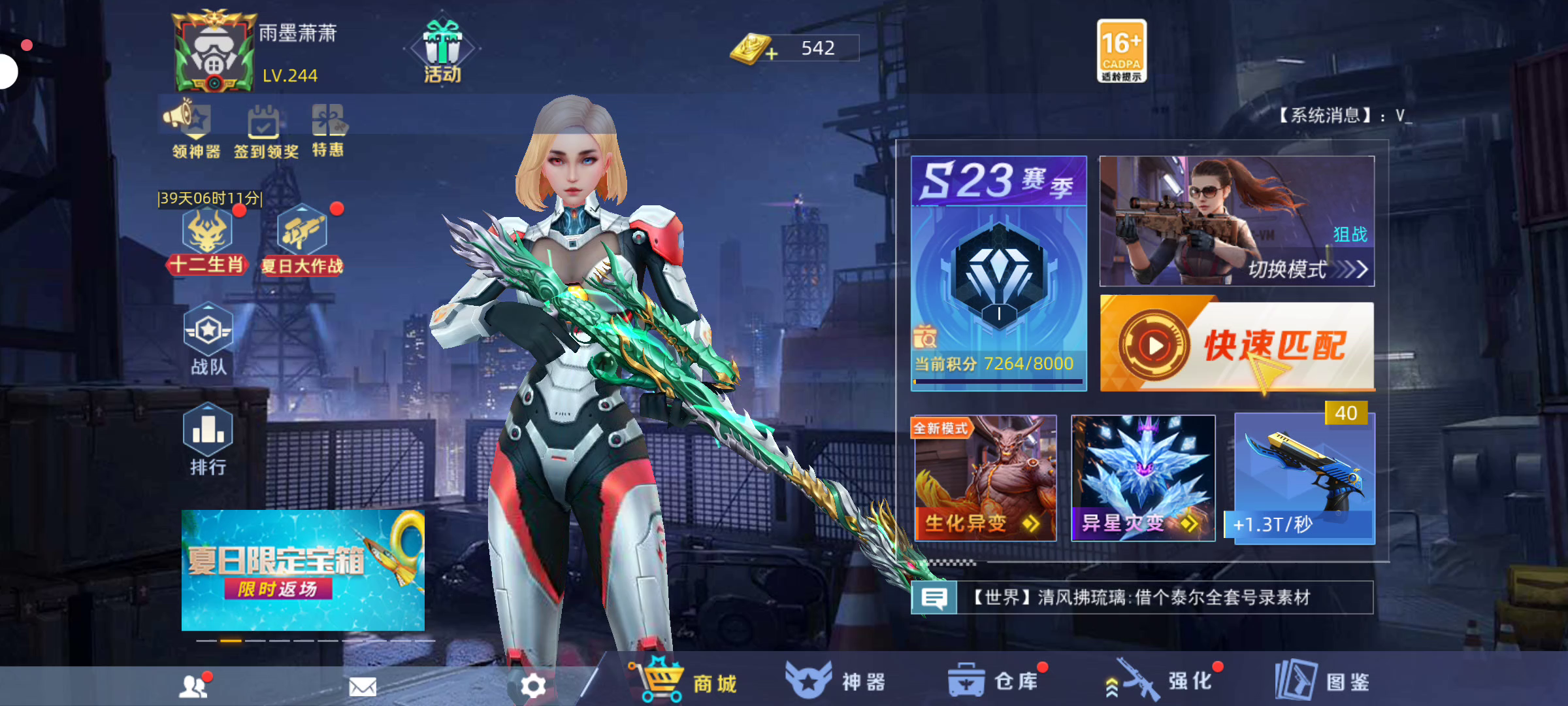Viewport: 1568px width, 706px height.
Task: Open the world chat box
Action: click(1142, 597)
